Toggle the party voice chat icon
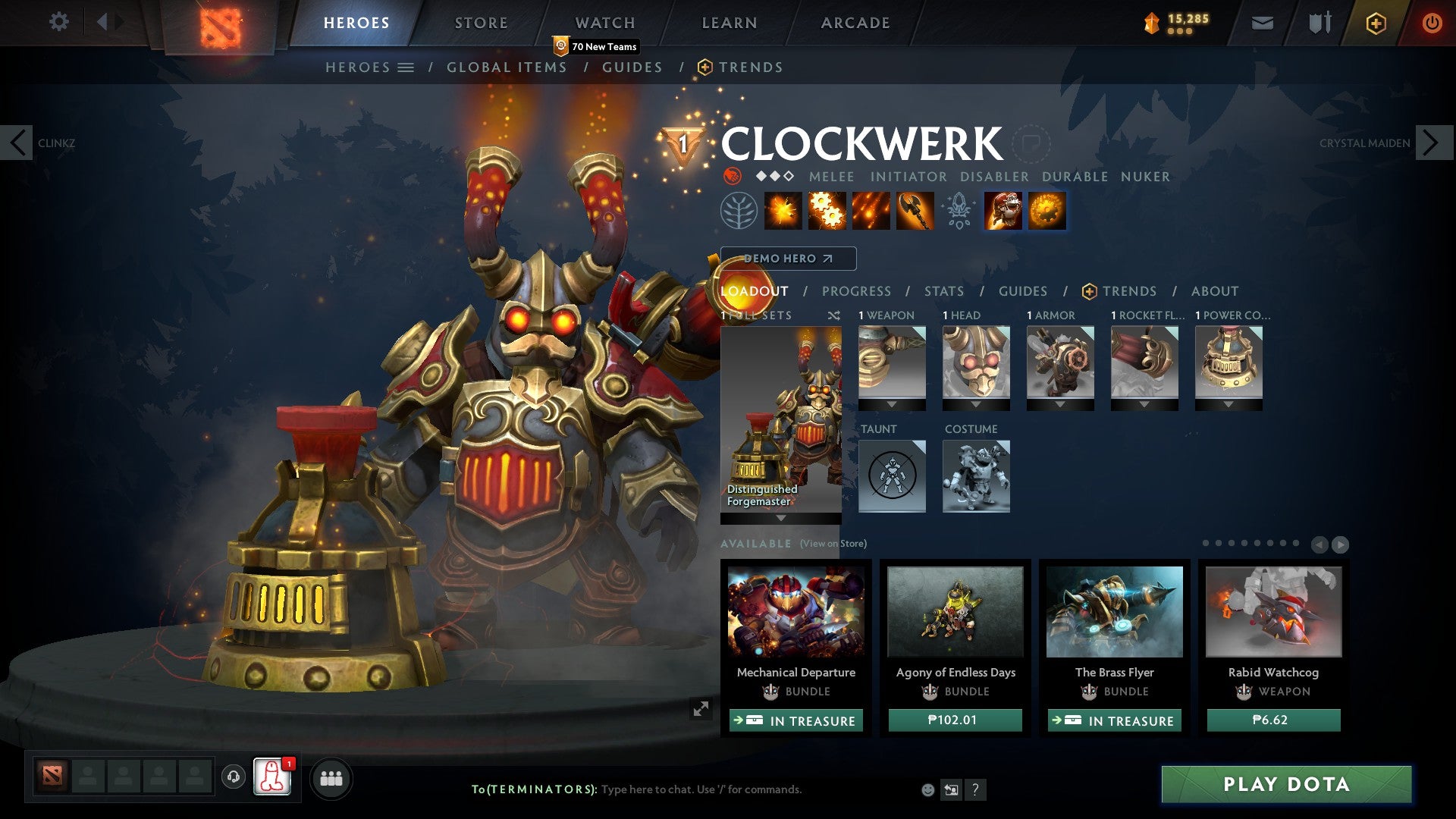The image size is (1456, 819). click(x=234, y=777)
